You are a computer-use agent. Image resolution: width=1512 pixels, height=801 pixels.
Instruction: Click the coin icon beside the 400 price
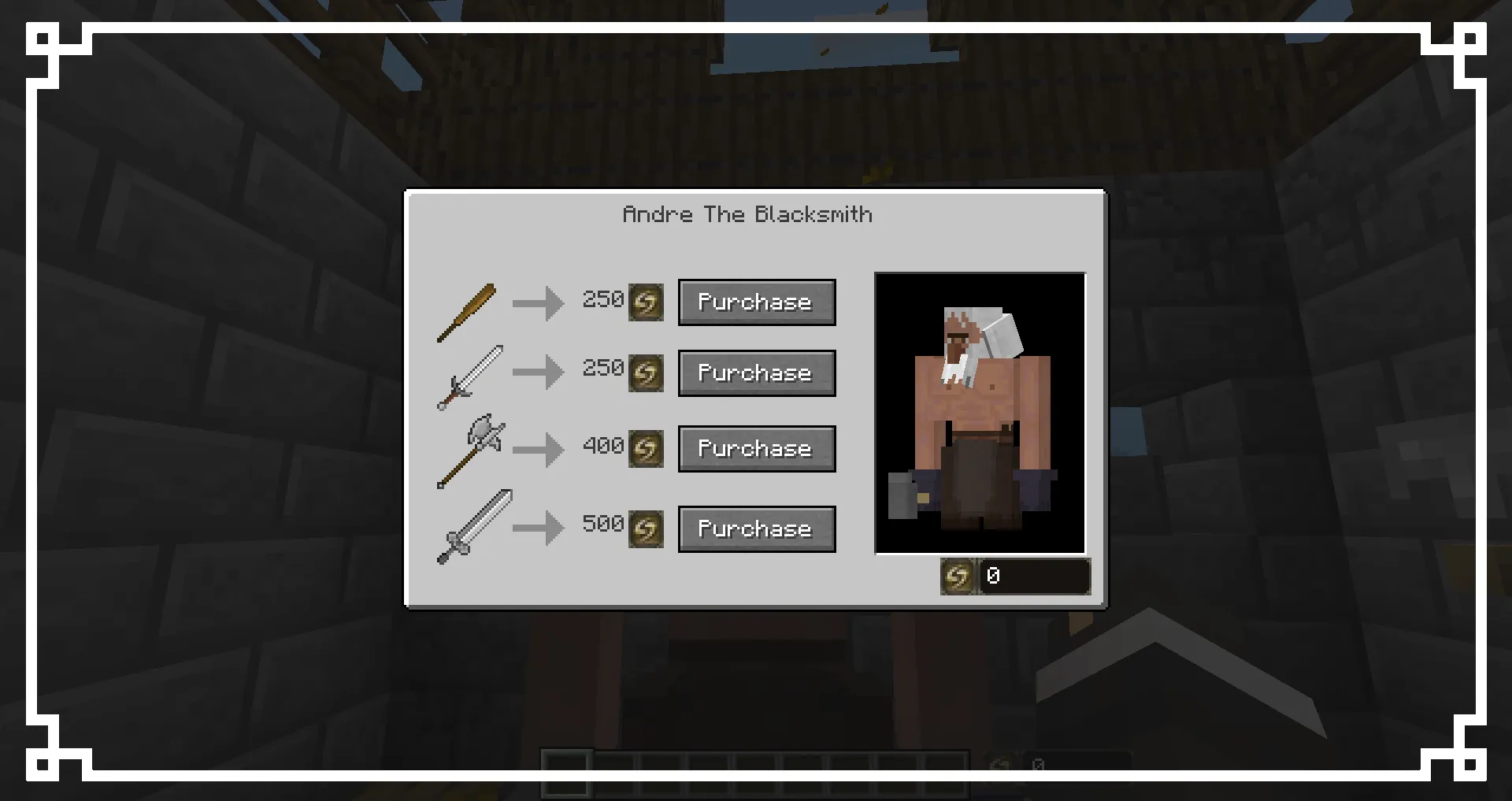(646, 448)
